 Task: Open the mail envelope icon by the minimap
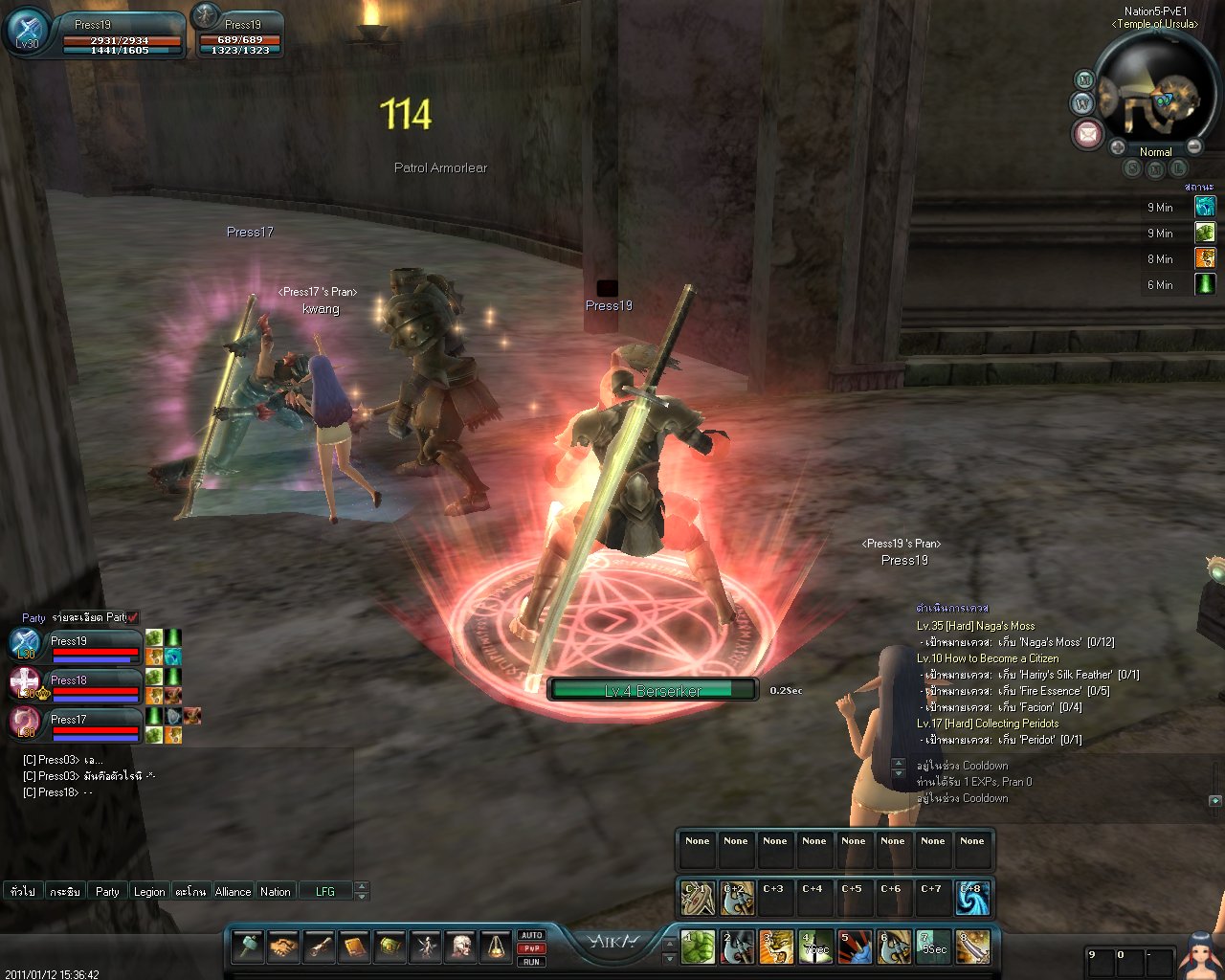pyautogui.click(x=1087, y=134)
